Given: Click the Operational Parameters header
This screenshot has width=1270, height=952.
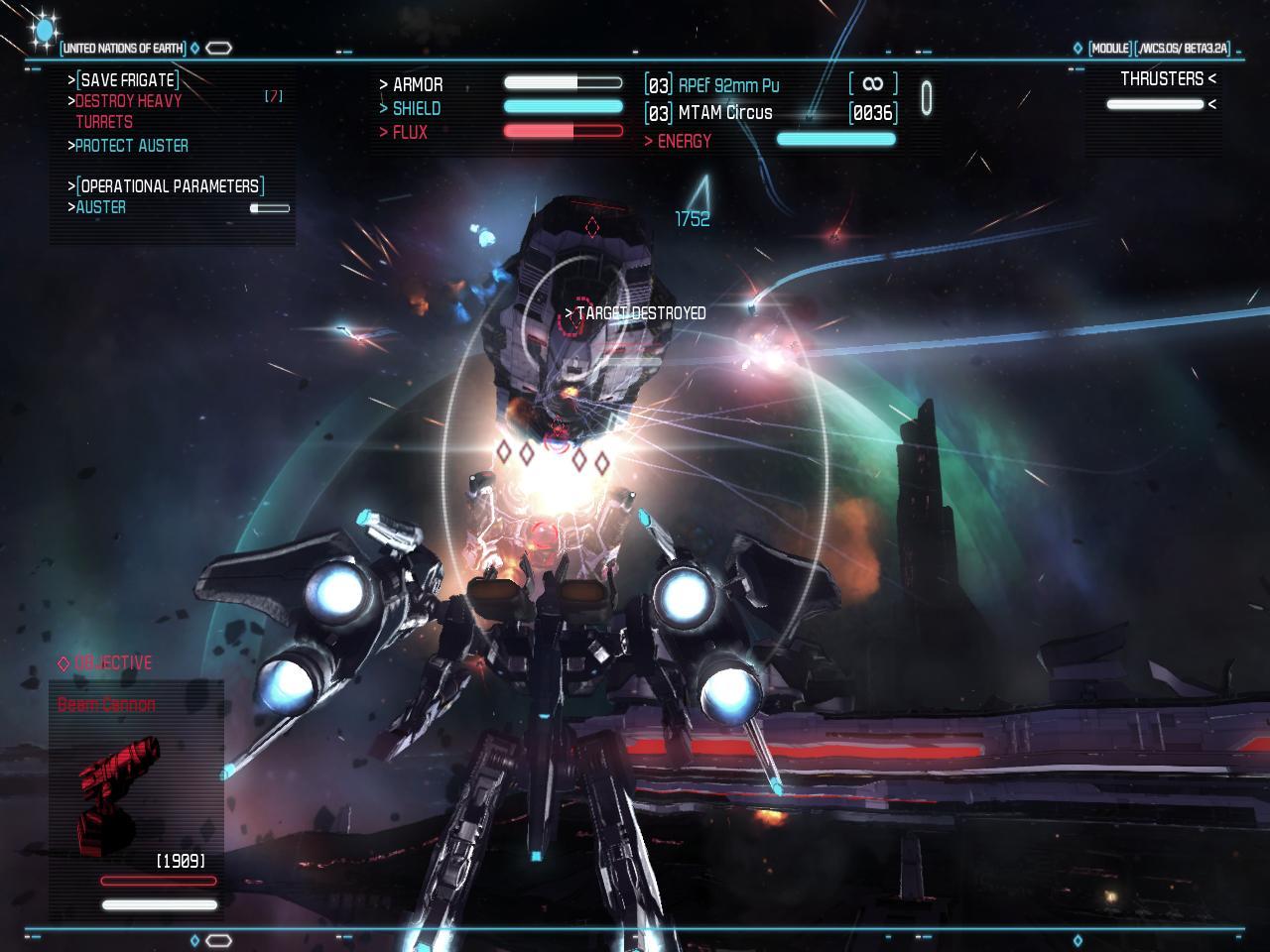Looking at the screenshot, I should (170, 186).
